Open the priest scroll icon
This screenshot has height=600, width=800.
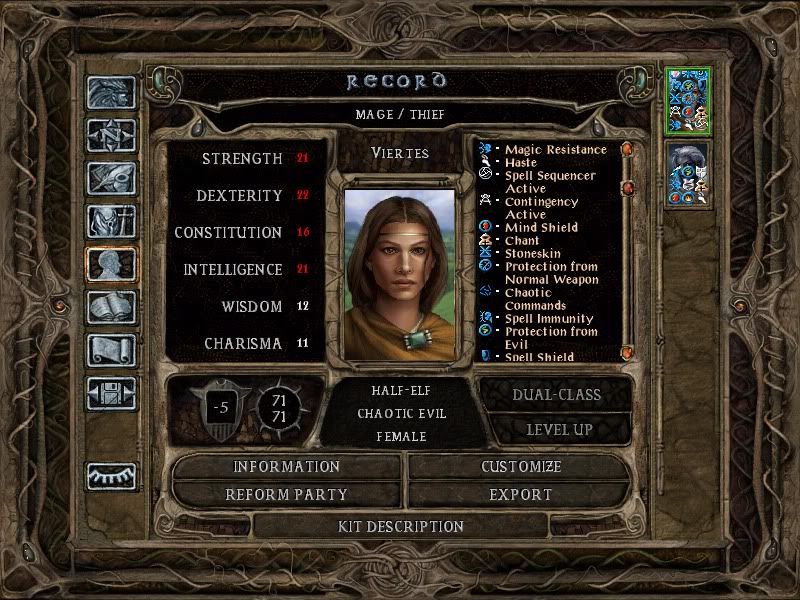coord(111,351)
